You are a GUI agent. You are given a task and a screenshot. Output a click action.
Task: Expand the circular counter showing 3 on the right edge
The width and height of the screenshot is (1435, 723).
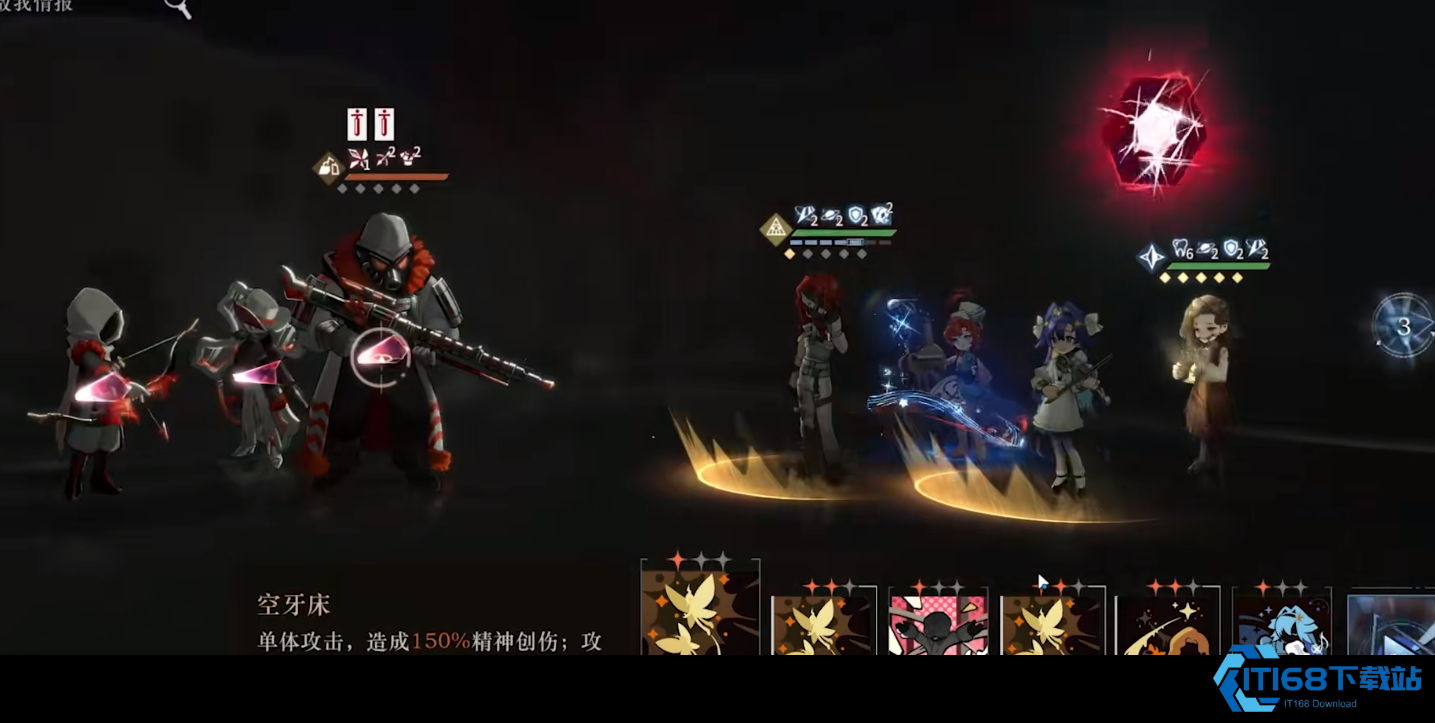[1405, 327]
